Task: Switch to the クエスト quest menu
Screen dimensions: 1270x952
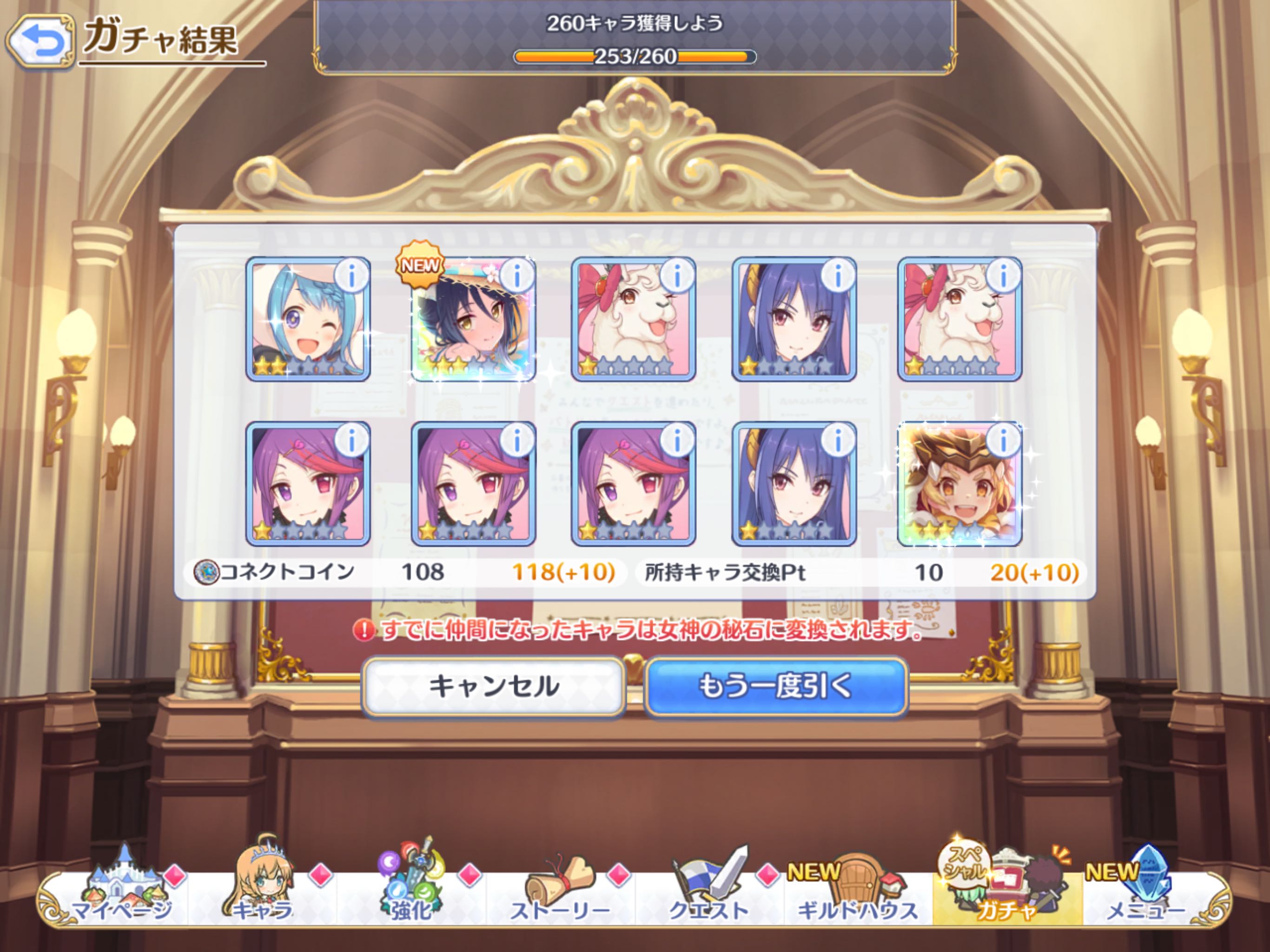Action: (x=710, y=890)
